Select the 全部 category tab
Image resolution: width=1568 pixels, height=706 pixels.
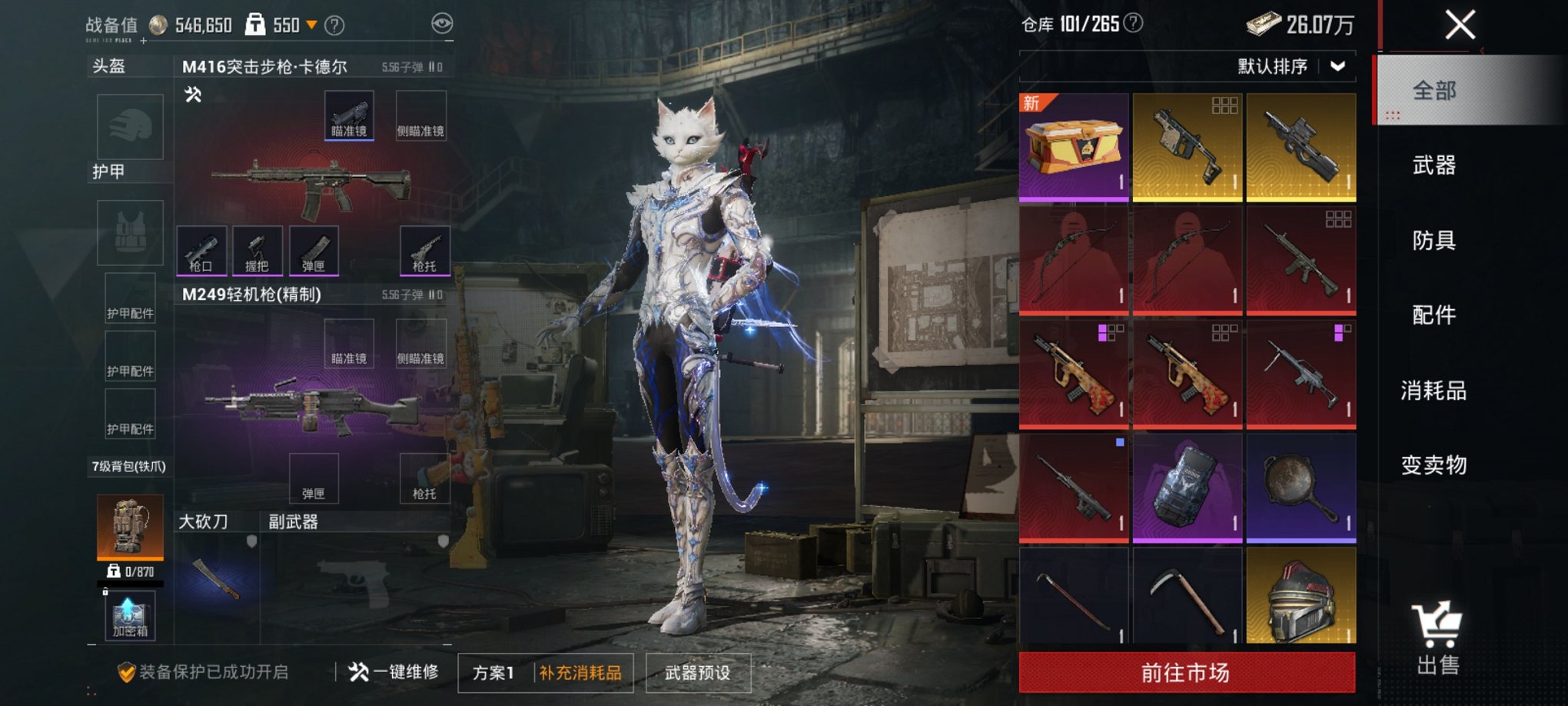click(1434, 91)
